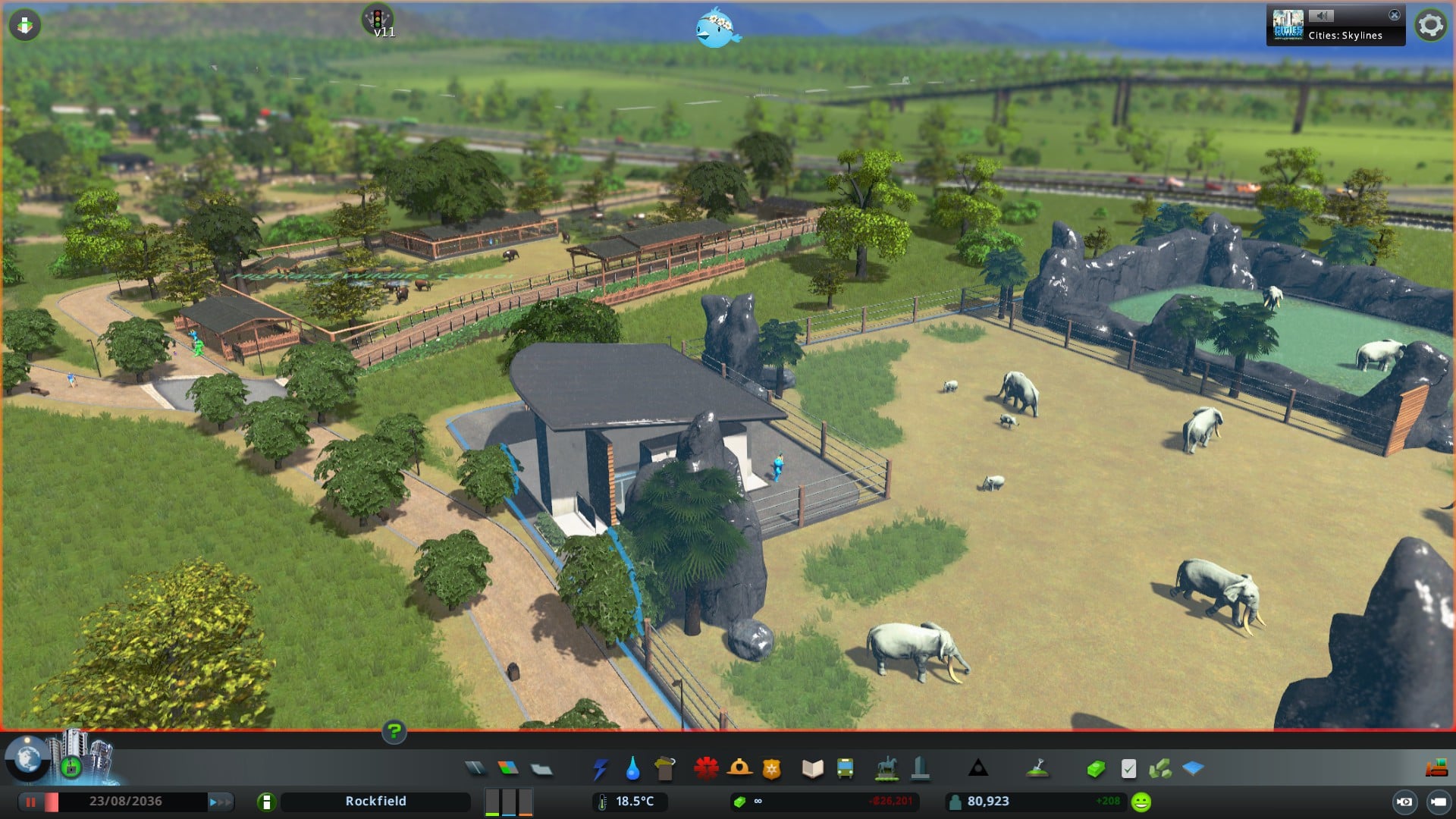
Task: Activate the bulldozer tool
Action: [1436, 769]
